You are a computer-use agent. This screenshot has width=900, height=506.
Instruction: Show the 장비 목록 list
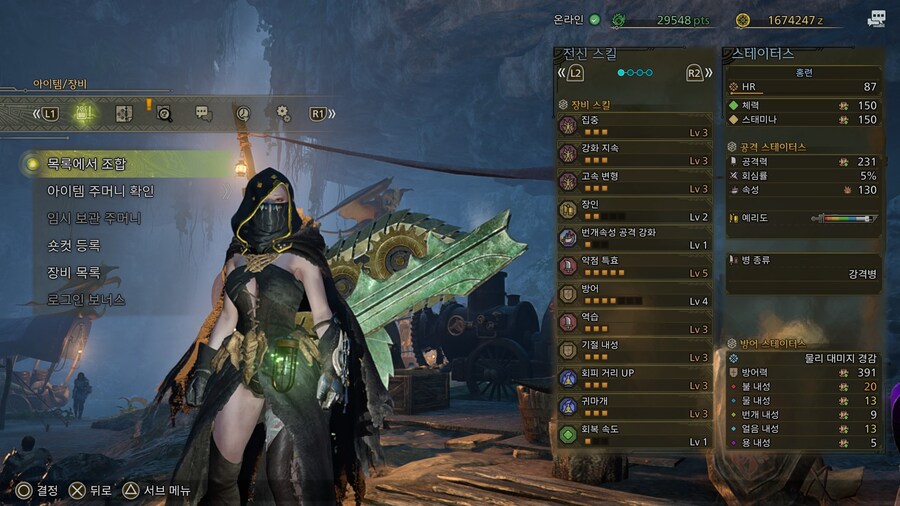(74, 272)
